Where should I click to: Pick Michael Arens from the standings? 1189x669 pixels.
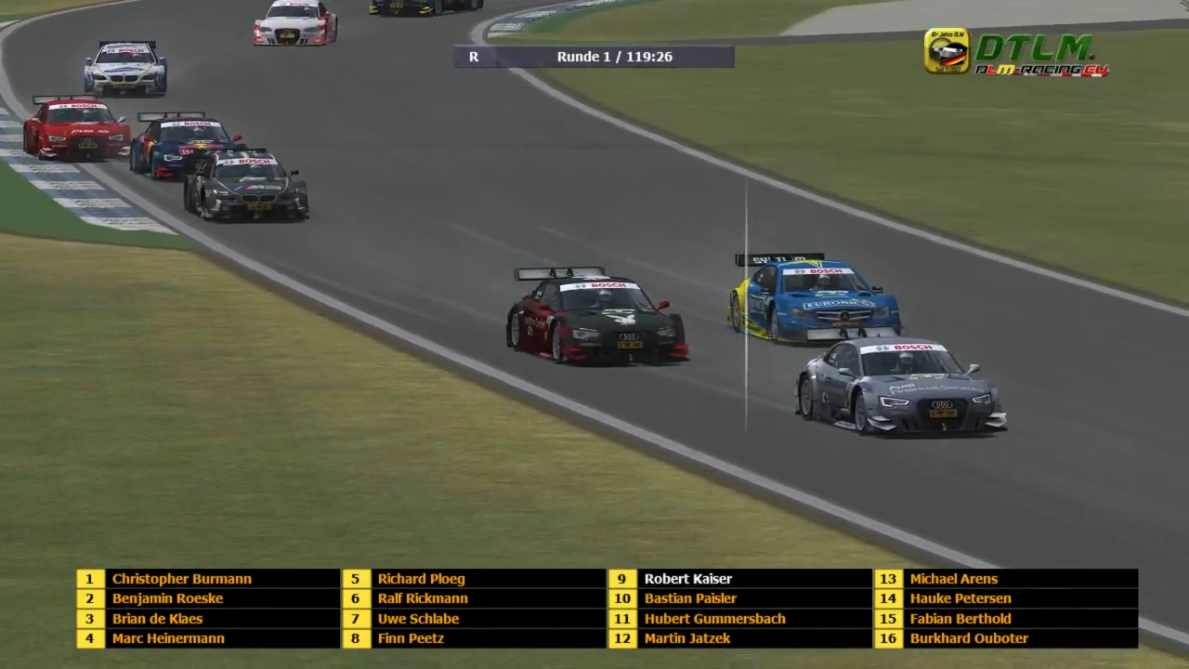(x=953, y=579)
